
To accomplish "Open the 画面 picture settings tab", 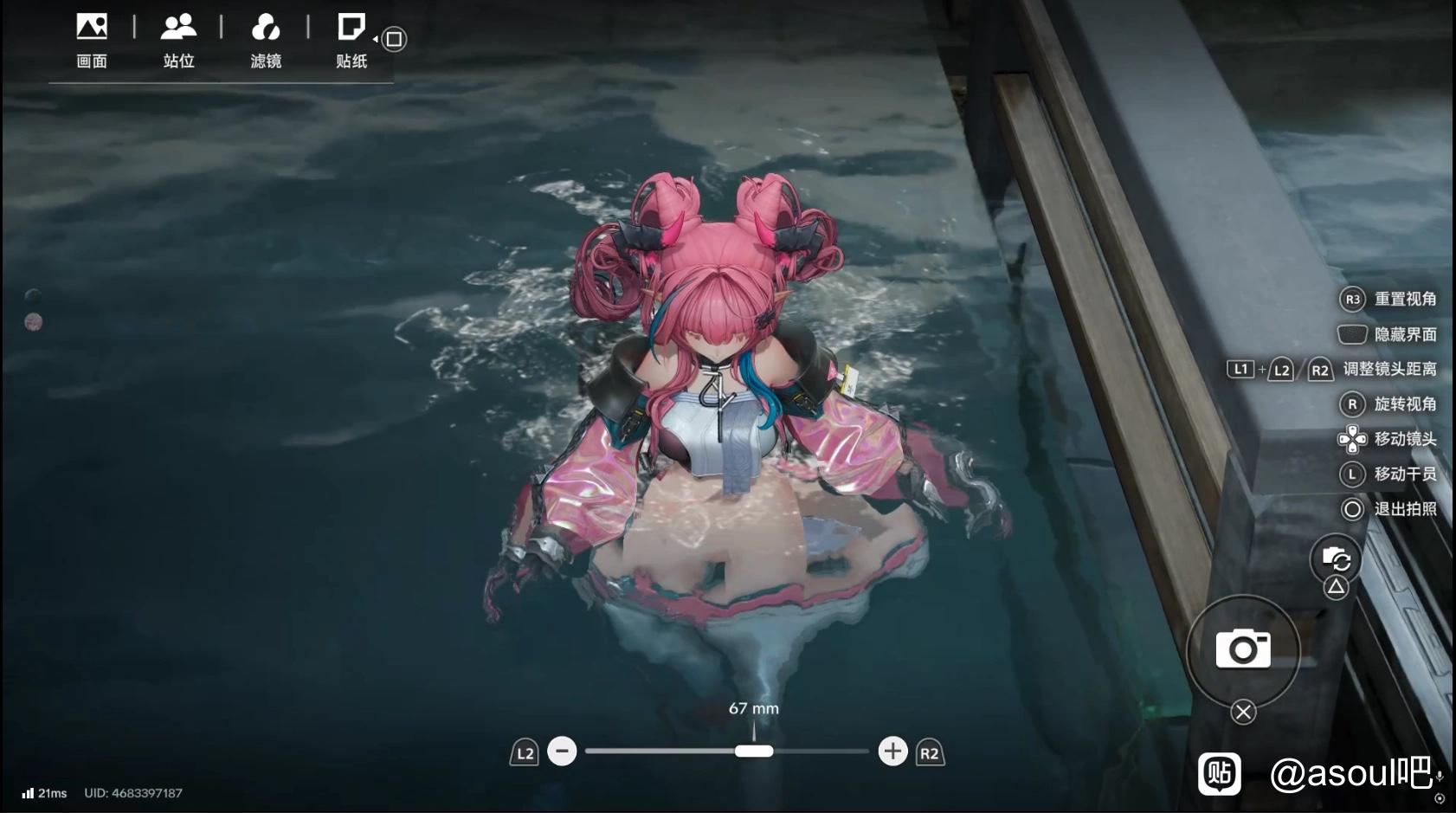I will 92,41.
